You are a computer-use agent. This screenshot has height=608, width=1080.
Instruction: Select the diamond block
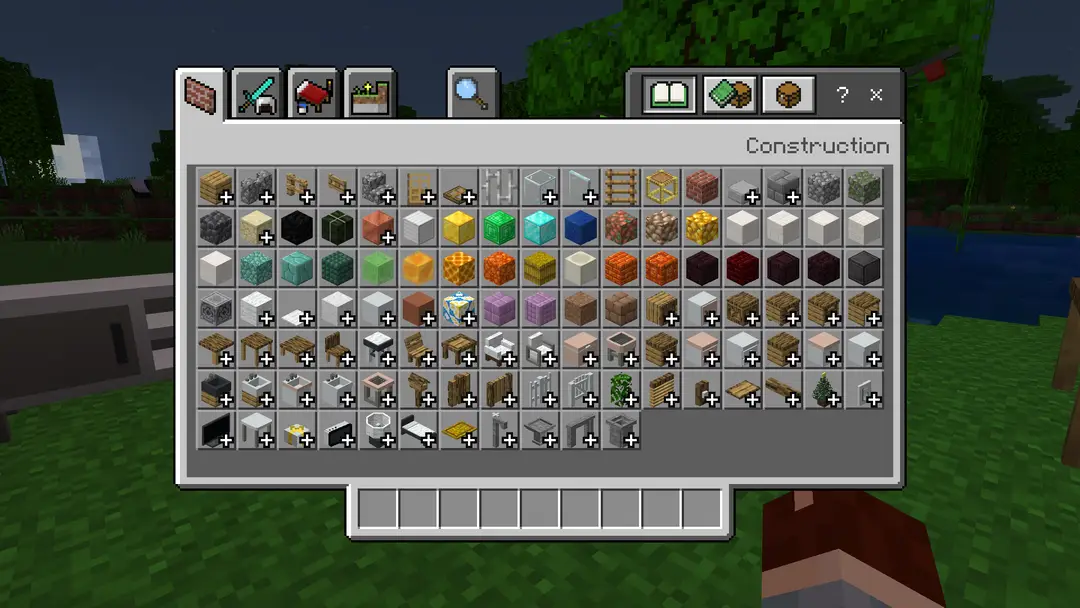540,228
